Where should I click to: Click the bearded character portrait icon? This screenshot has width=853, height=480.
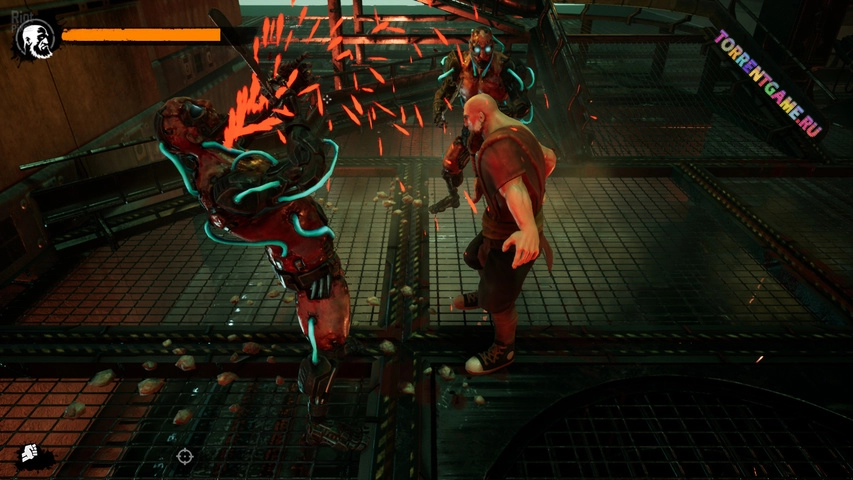[35, 39]
